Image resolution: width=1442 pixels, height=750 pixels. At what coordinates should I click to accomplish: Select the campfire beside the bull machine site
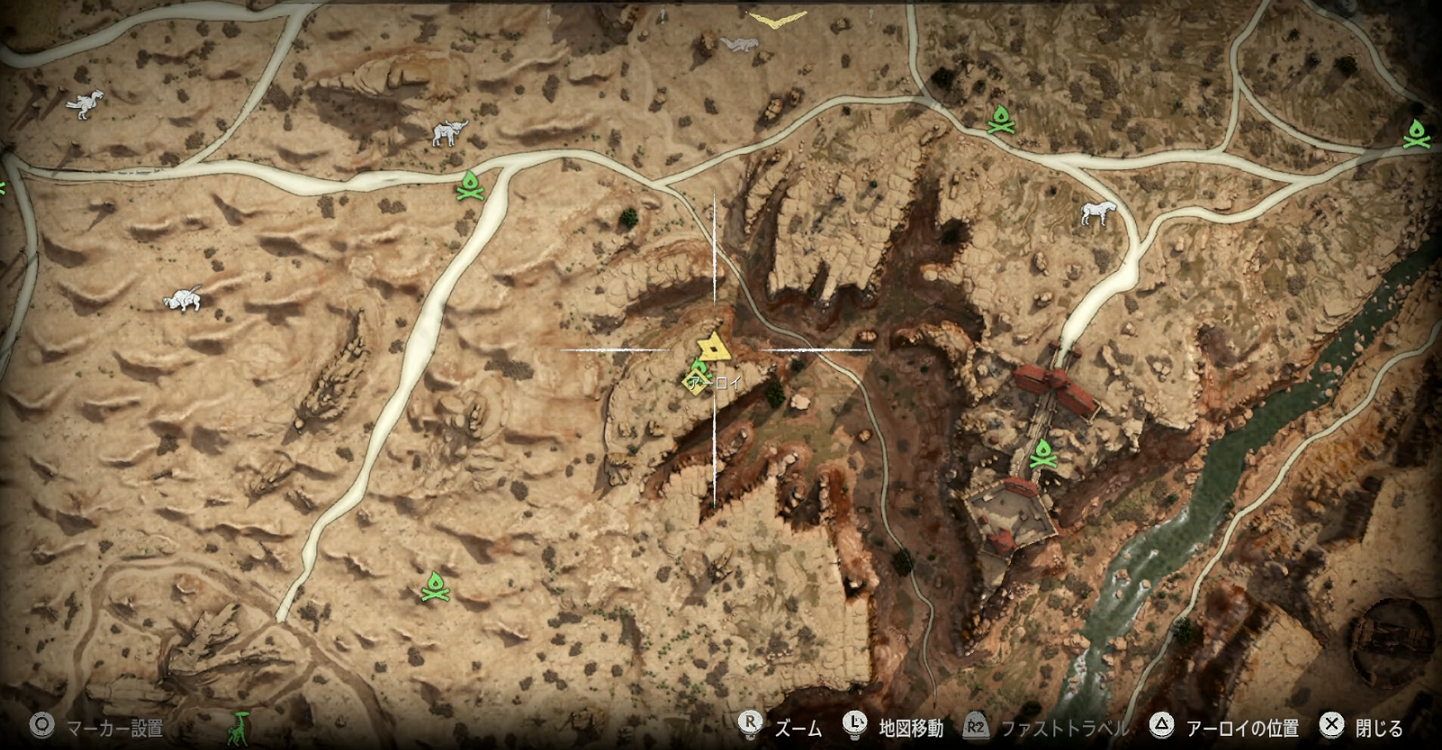tap(469, 186)
